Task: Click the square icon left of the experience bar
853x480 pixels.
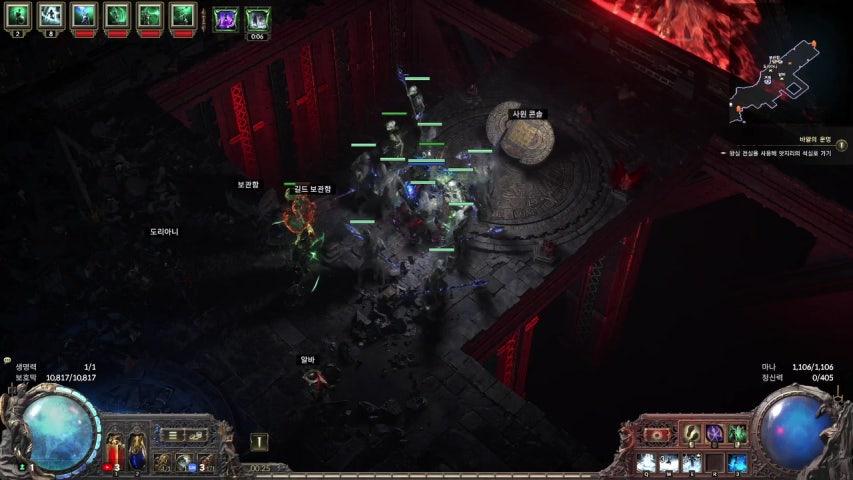Action: coord(259,441)
